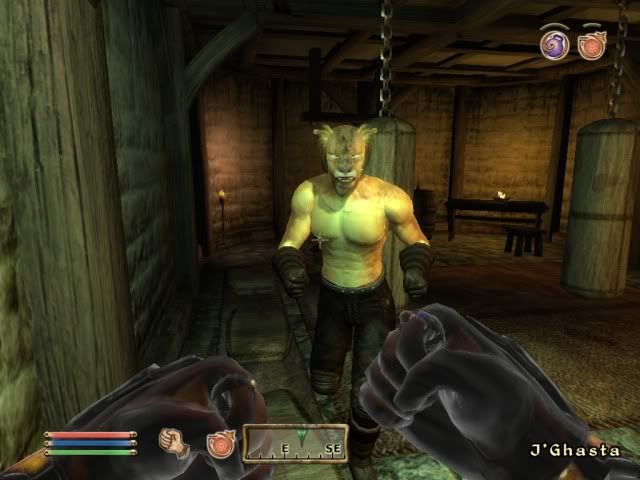The width and height of the screenshot is (640, 480).
Task: Select the equipped spell icon beside the fist
Action: pos(219,443)
